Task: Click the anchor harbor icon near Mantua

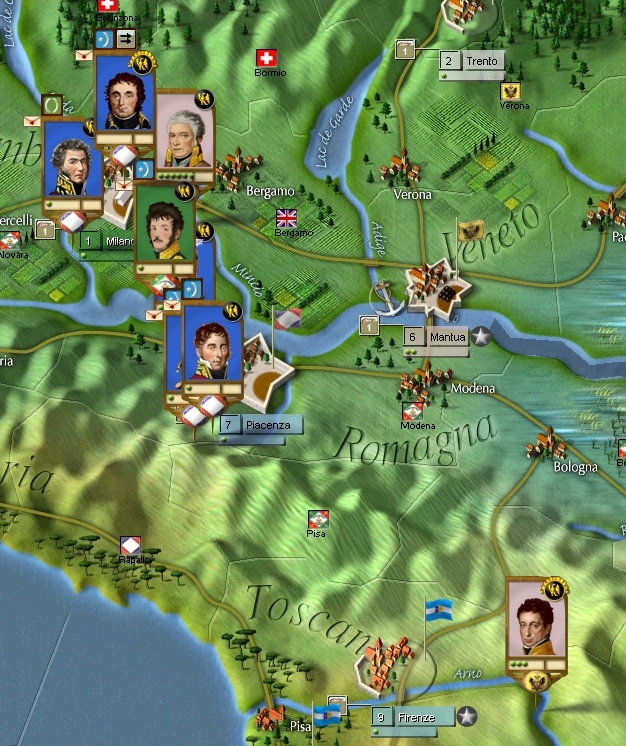Action: click(x=382, y=295)
